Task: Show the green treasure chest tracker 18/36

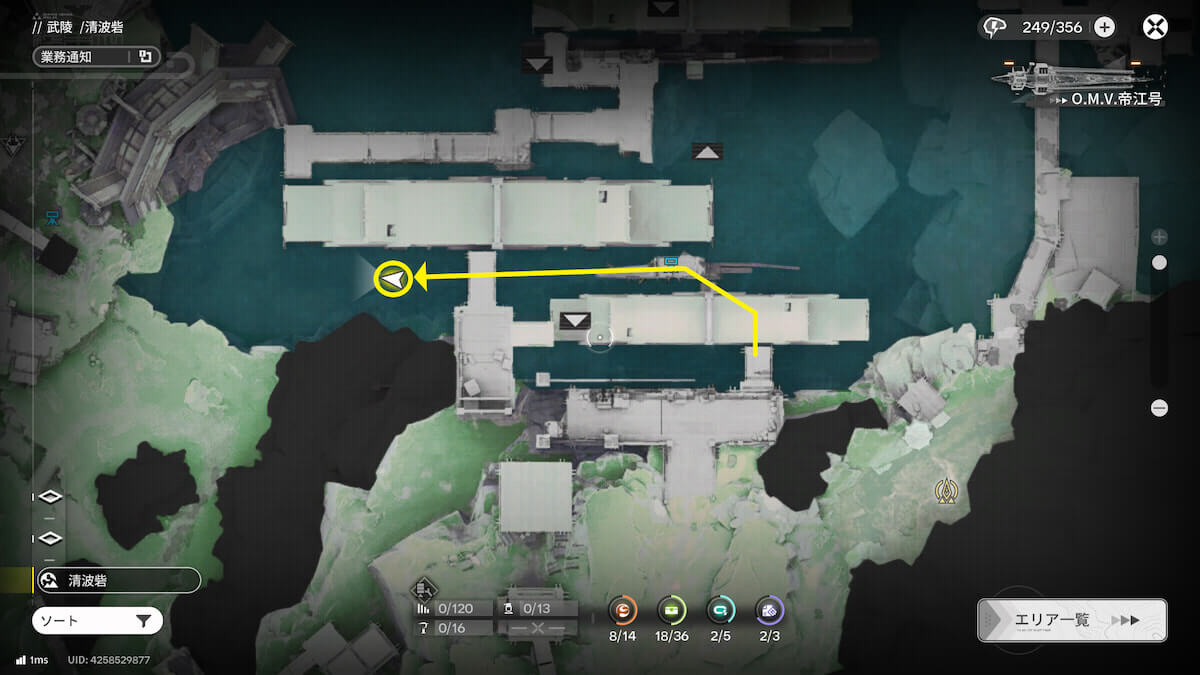Action: coord(671,611)
